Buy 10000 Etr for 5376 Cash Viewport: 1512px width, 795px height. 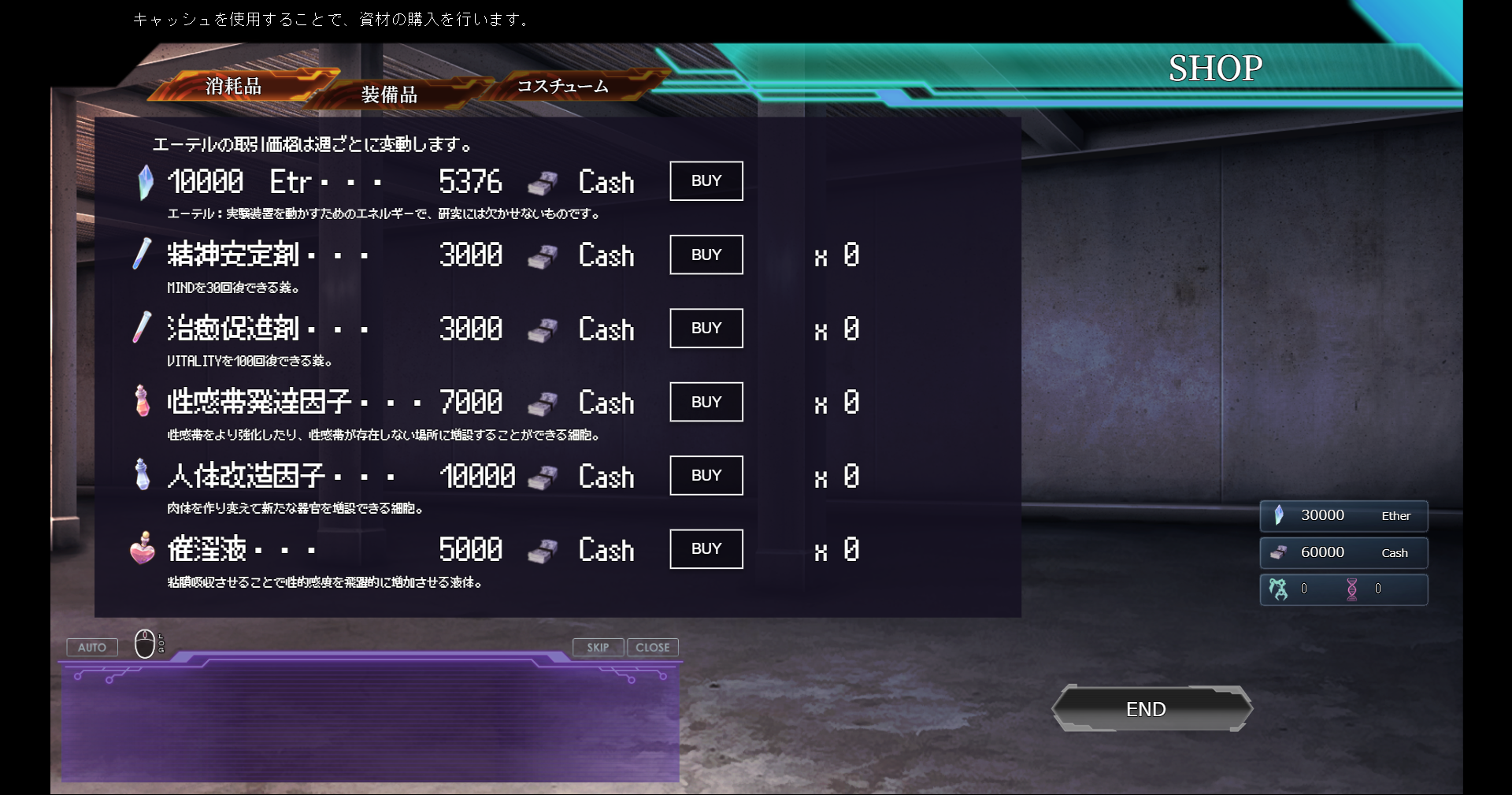pyautogui.click(x=706, y=181)
